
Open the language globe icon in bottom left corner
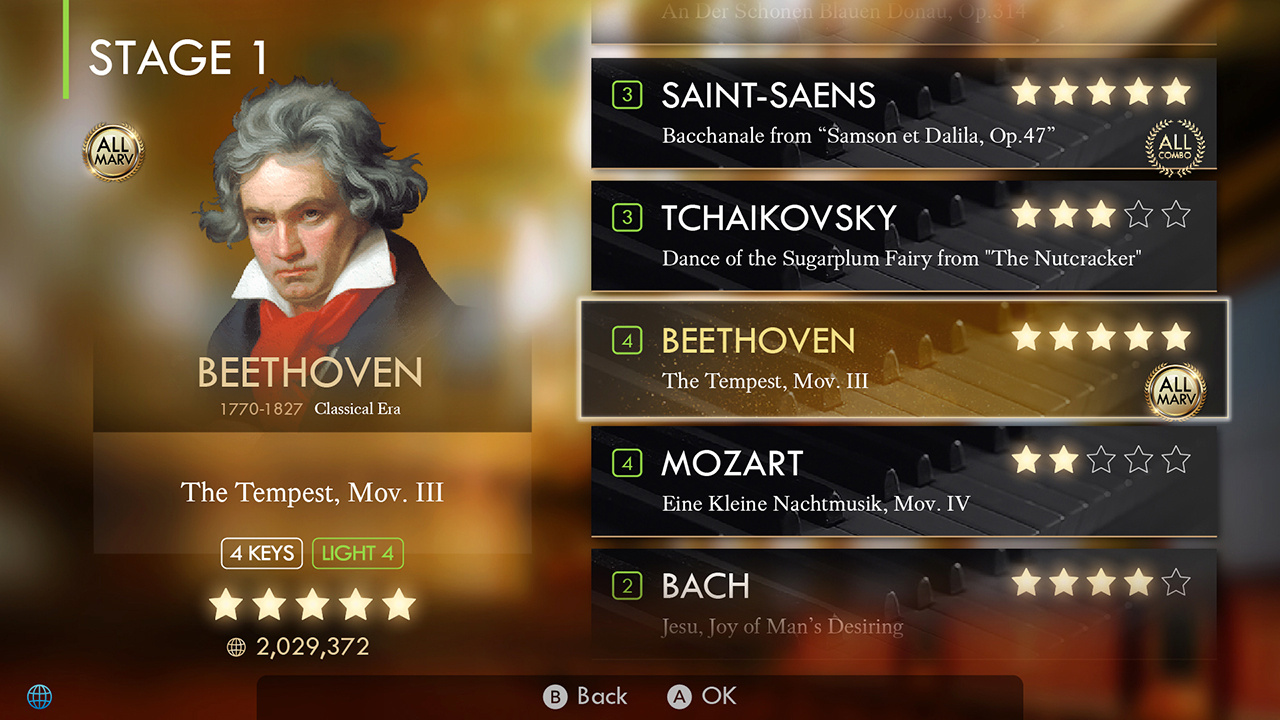(40, 695)
